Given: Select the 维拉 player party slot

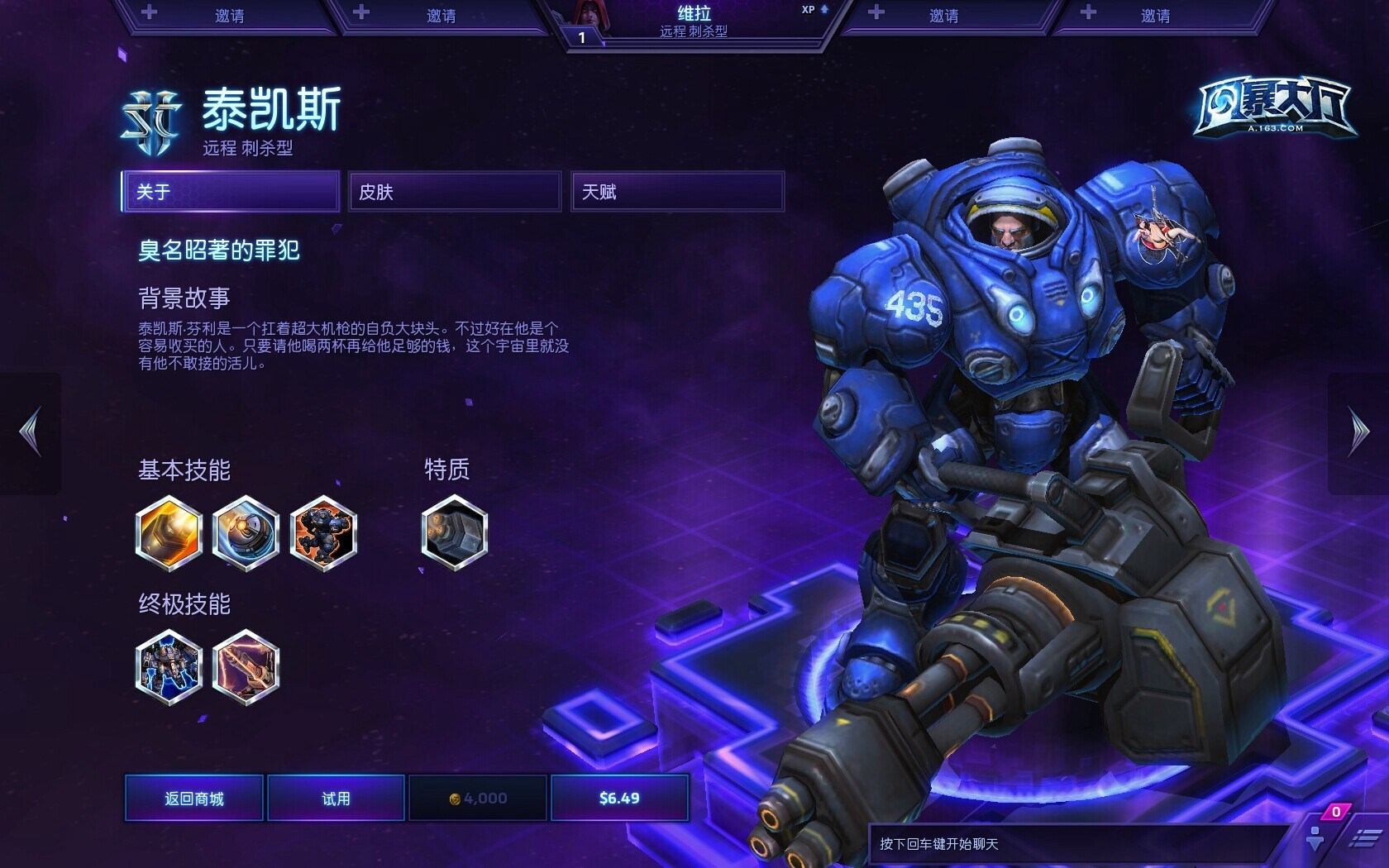Looking at the screenshot, I should click(694, 22).
